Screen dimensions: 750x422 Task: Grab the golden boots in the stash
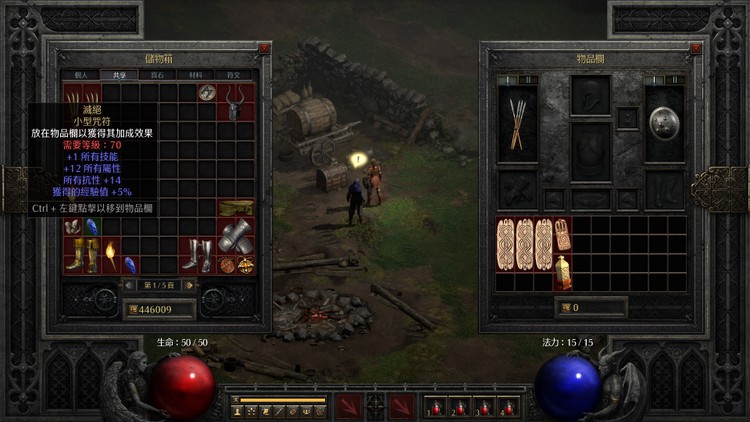click(x=81, y=255)
